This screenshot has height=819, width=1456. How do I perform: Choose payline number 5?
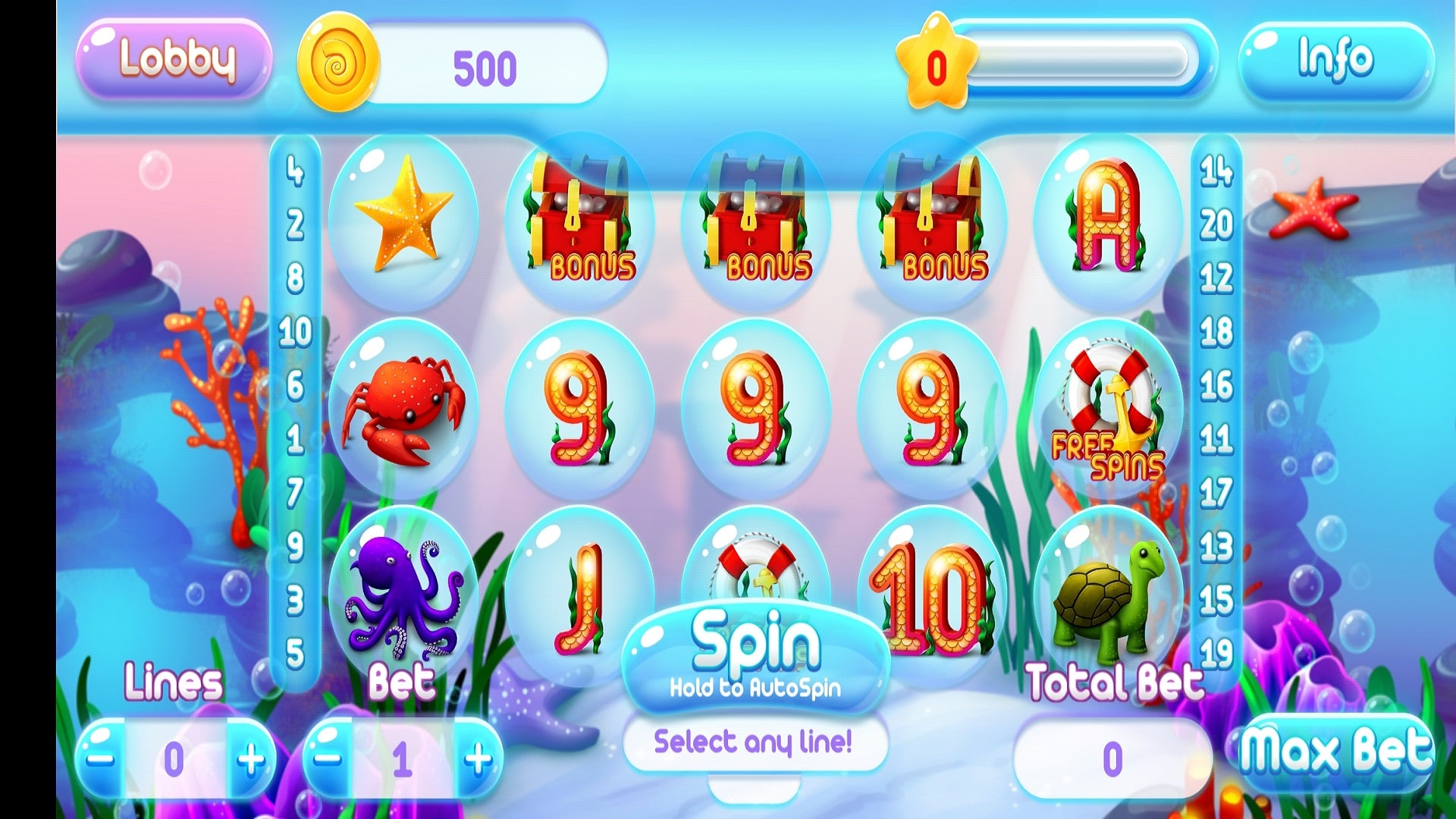point(295,654)
